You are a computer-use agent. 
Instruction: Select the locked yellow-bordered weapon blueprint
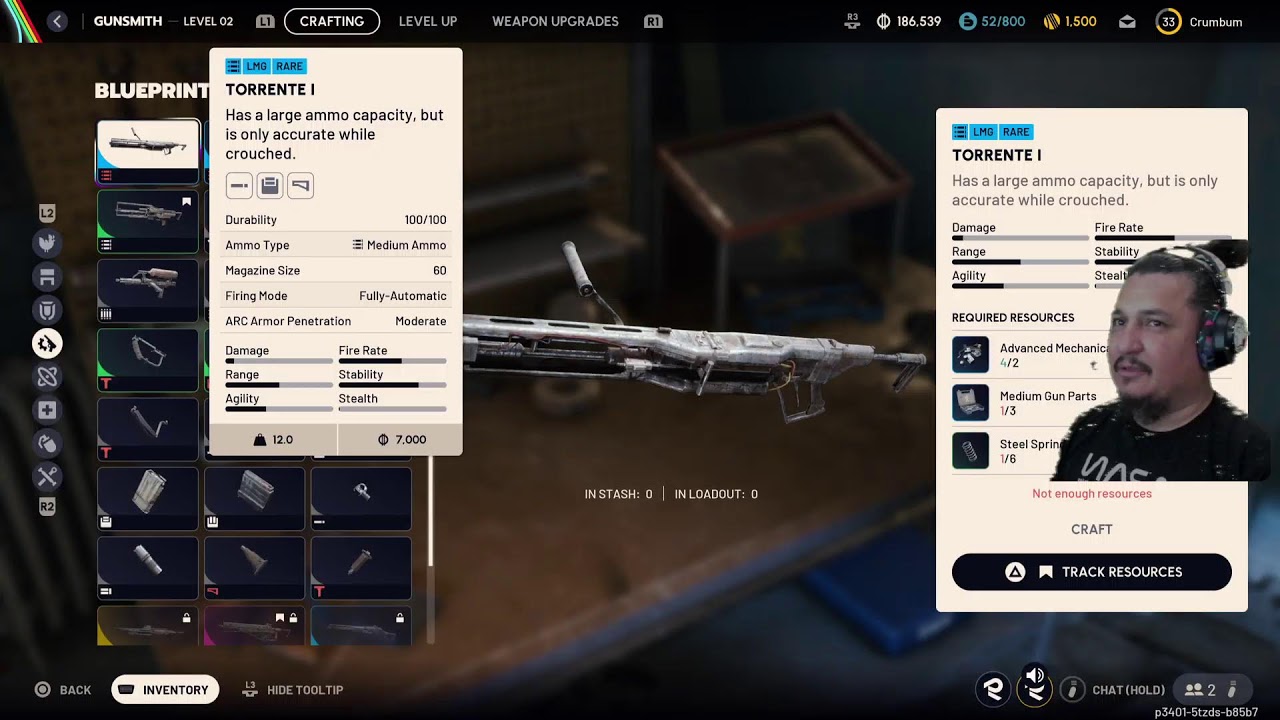[148, 627]
